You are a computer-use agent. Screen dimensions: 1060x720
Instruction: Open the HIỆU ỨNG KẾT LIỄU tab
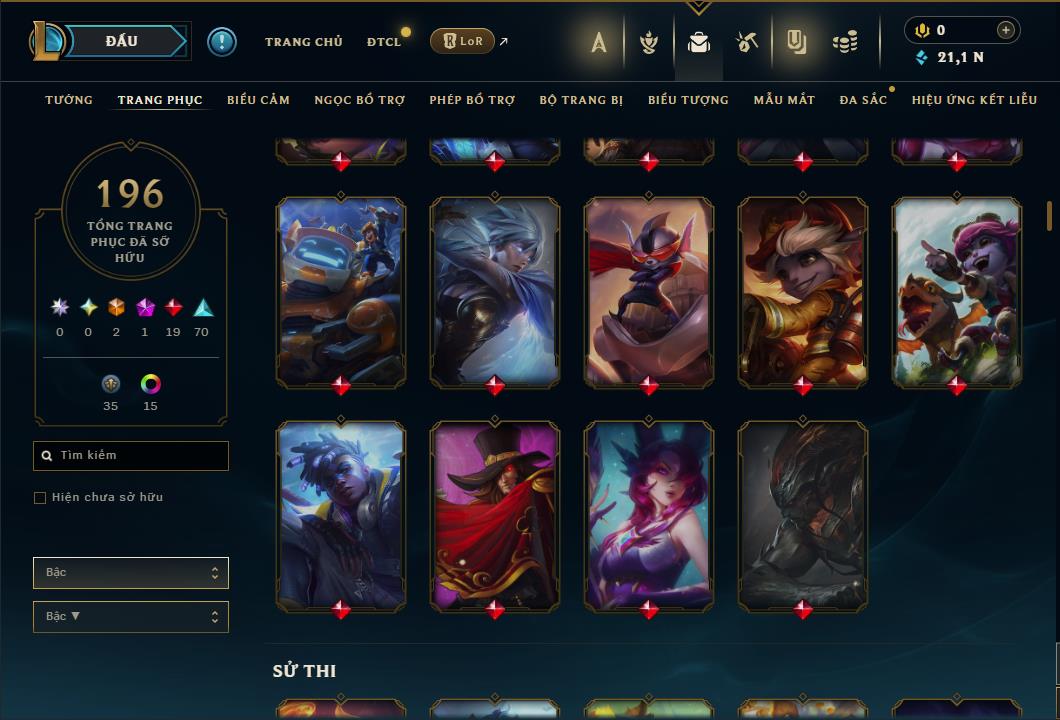pos(975,100)
